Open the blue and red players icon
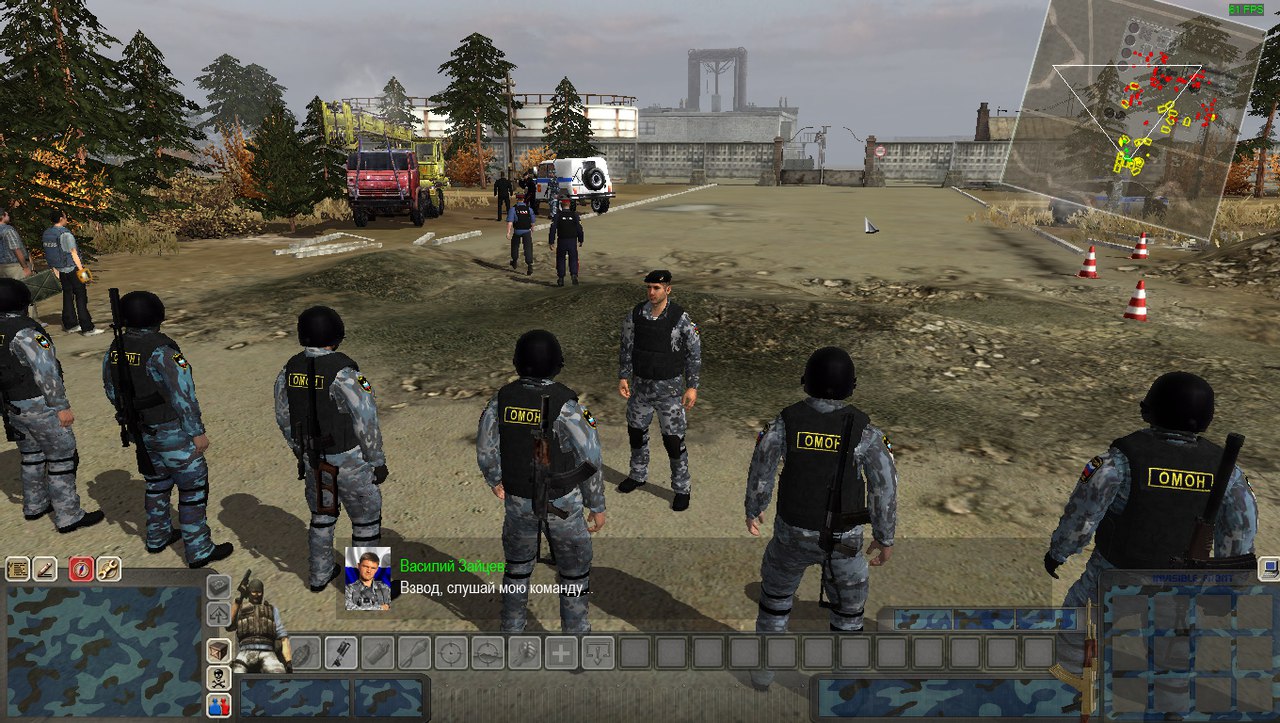The height and width of the screenshot is (723, 1280). 218,705
